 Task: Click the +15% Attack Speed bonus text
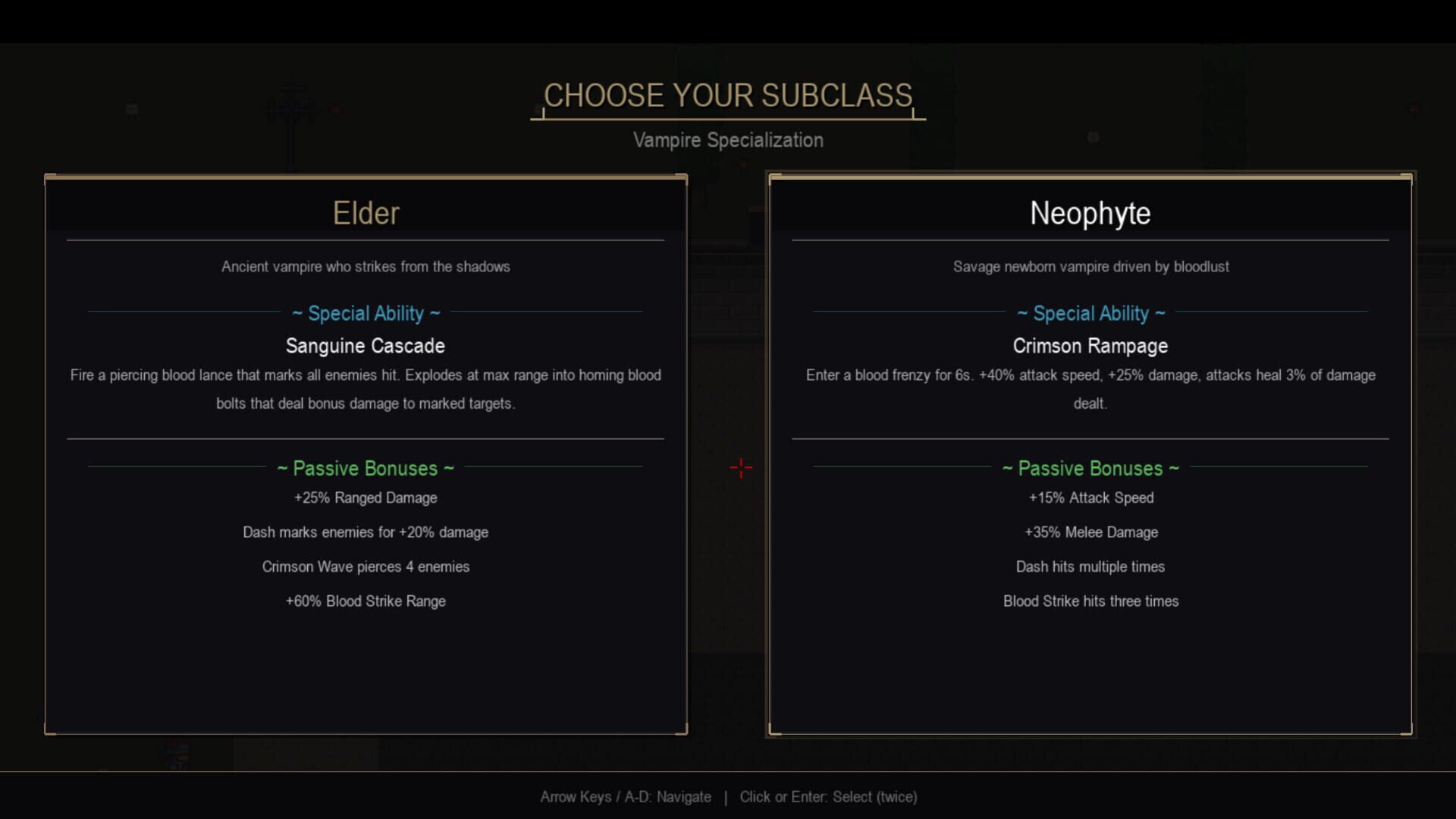[1090, 498]
